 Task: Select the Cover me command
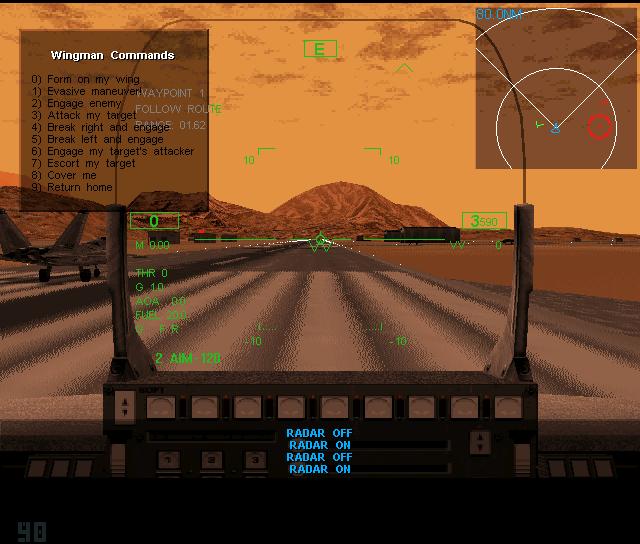(x=64, y=175)
